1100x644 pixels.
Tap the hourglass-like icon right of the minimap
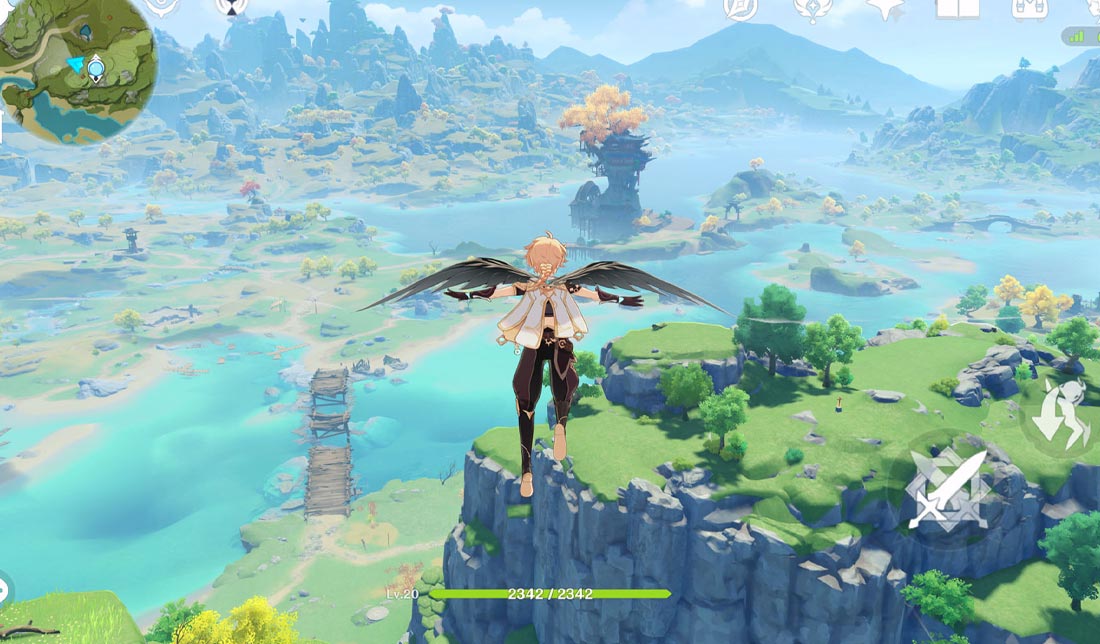pos(232,7)
